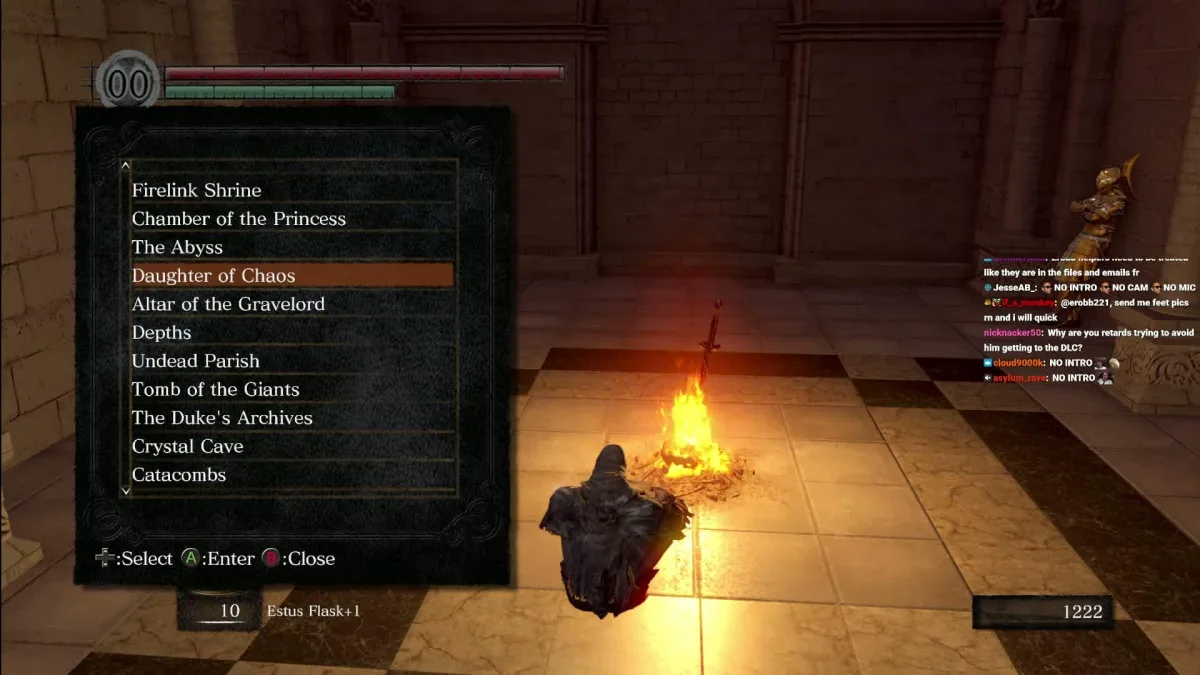Choose Chamber of the Princess

tap(239, 219)
